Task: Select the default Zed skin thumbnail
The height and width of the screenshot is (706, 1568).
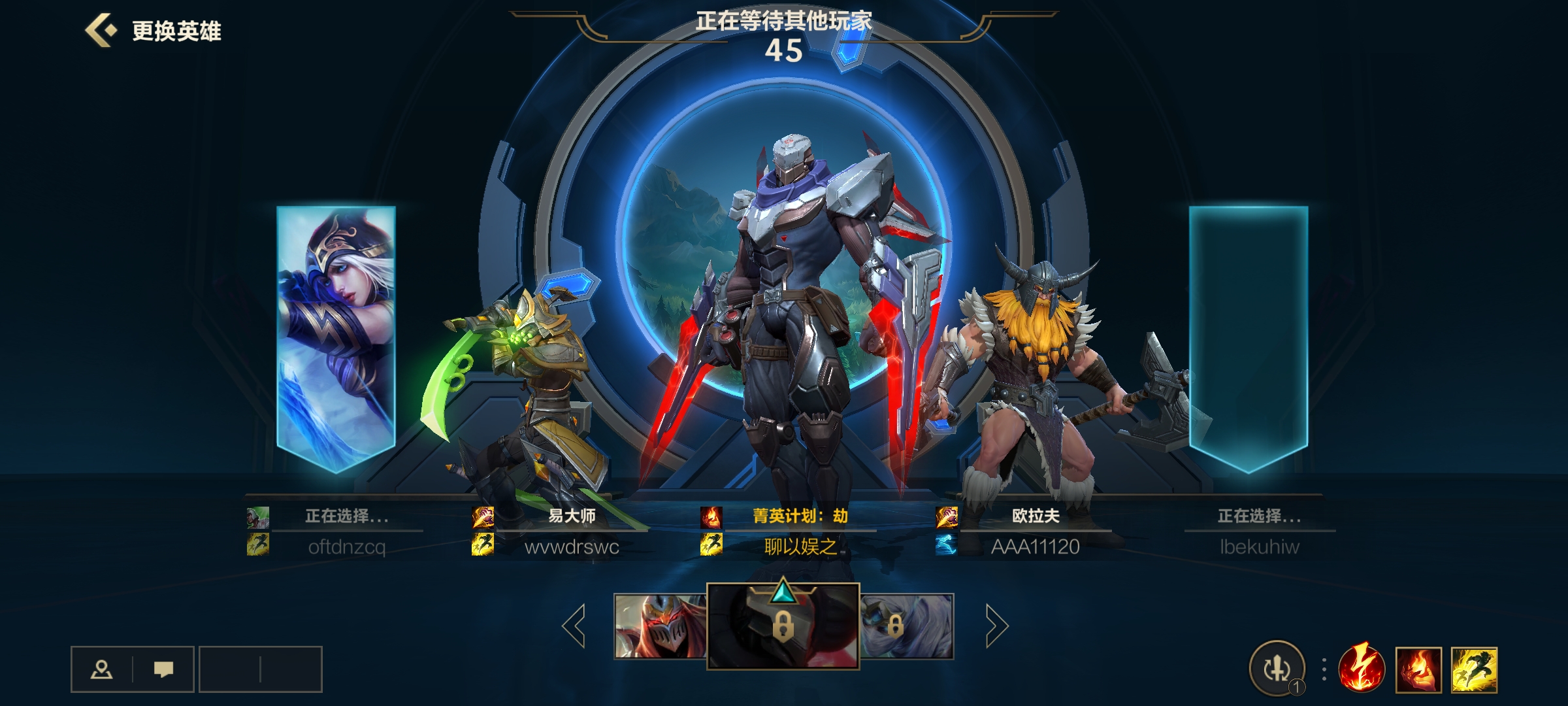Action: click(x=660, y=626)
